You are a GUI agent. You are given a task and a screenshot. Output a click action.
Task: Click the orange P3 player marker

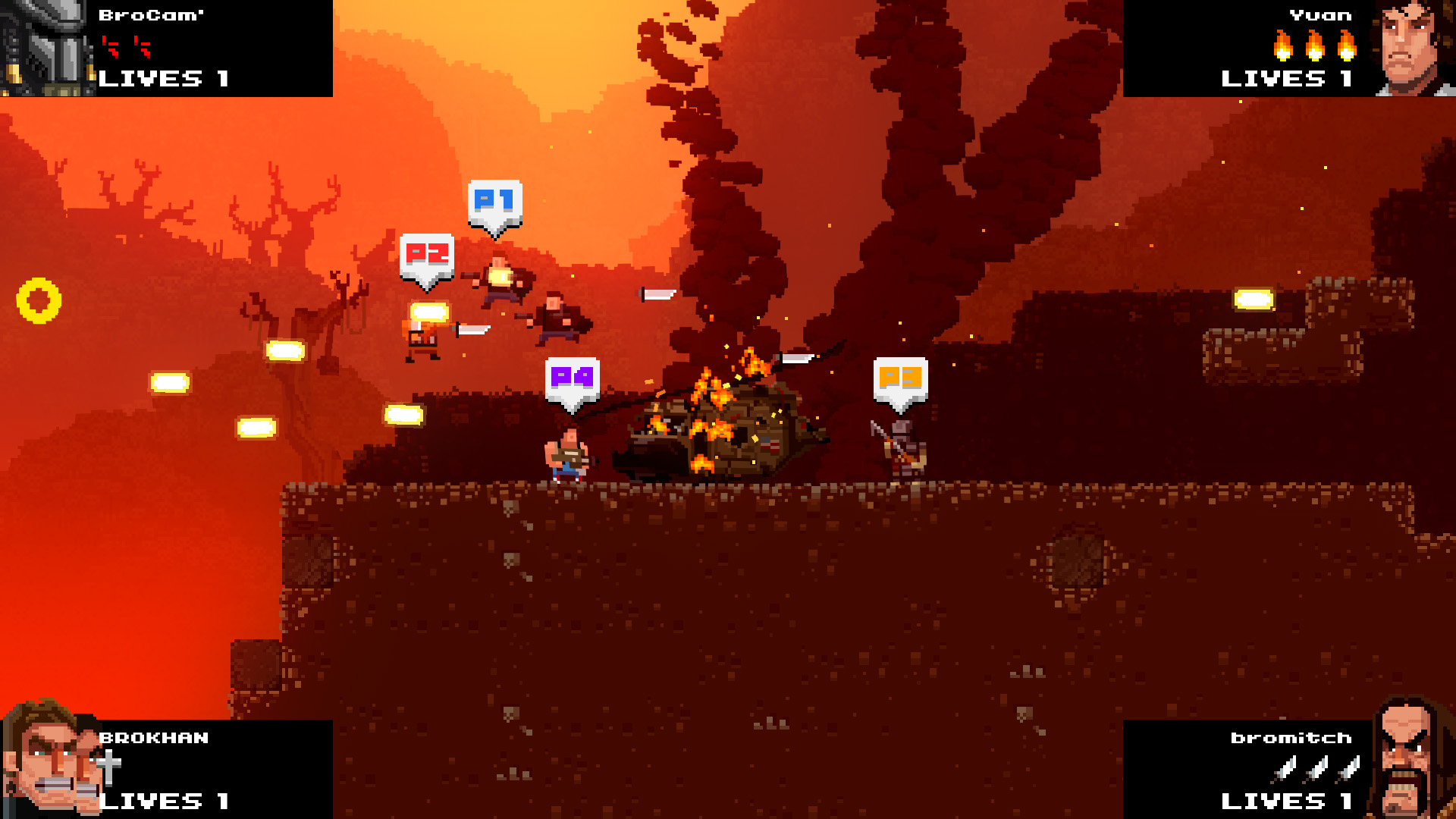(x=900, y=379)
